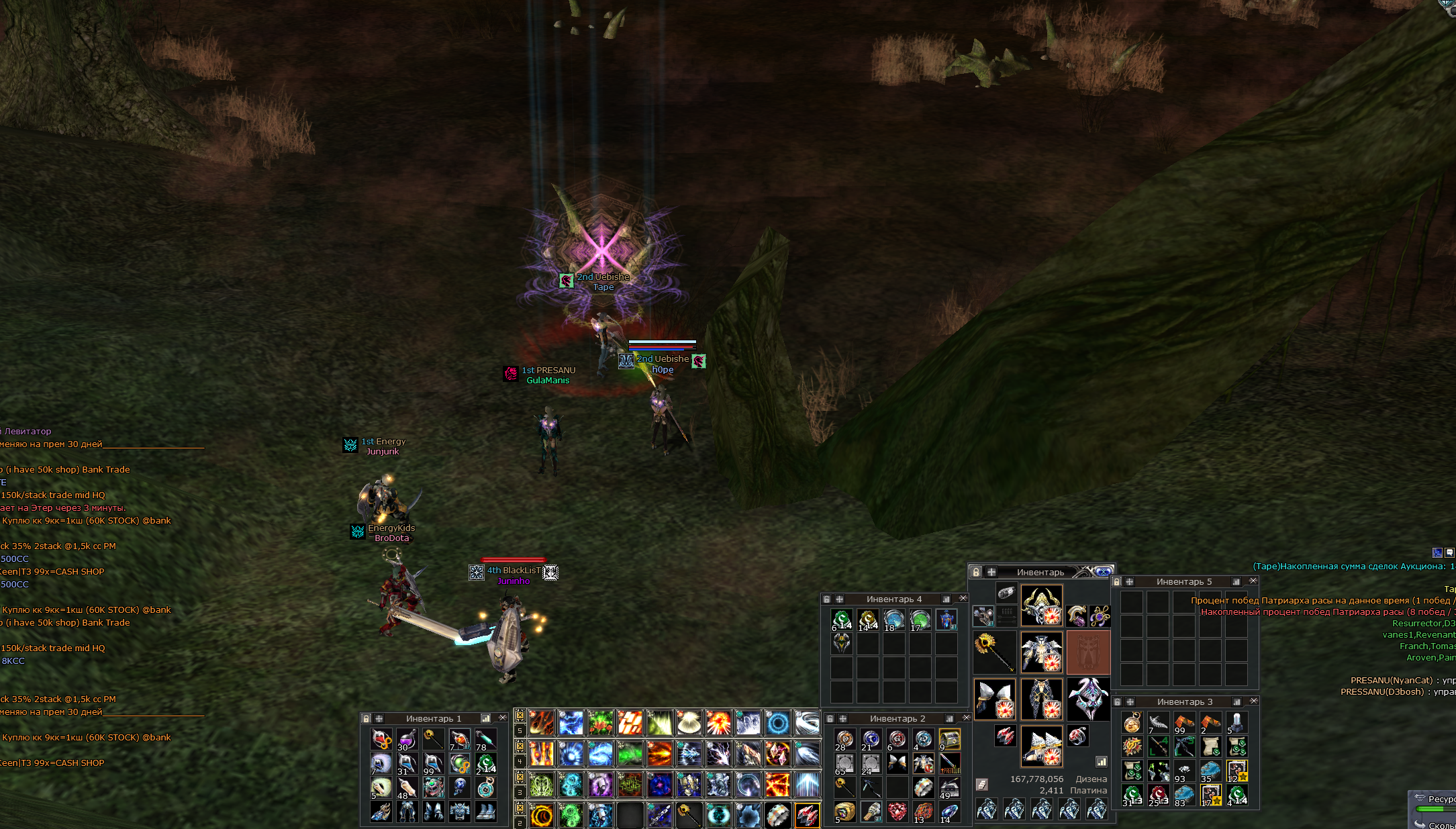Pick the red heart gem in Инвентарь 2

[x=897, y=812]
